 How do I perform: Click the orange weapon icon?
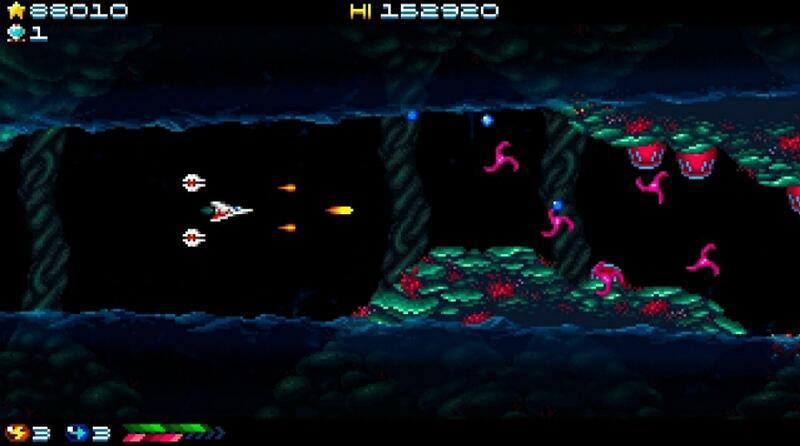click(x=16, y=433)
